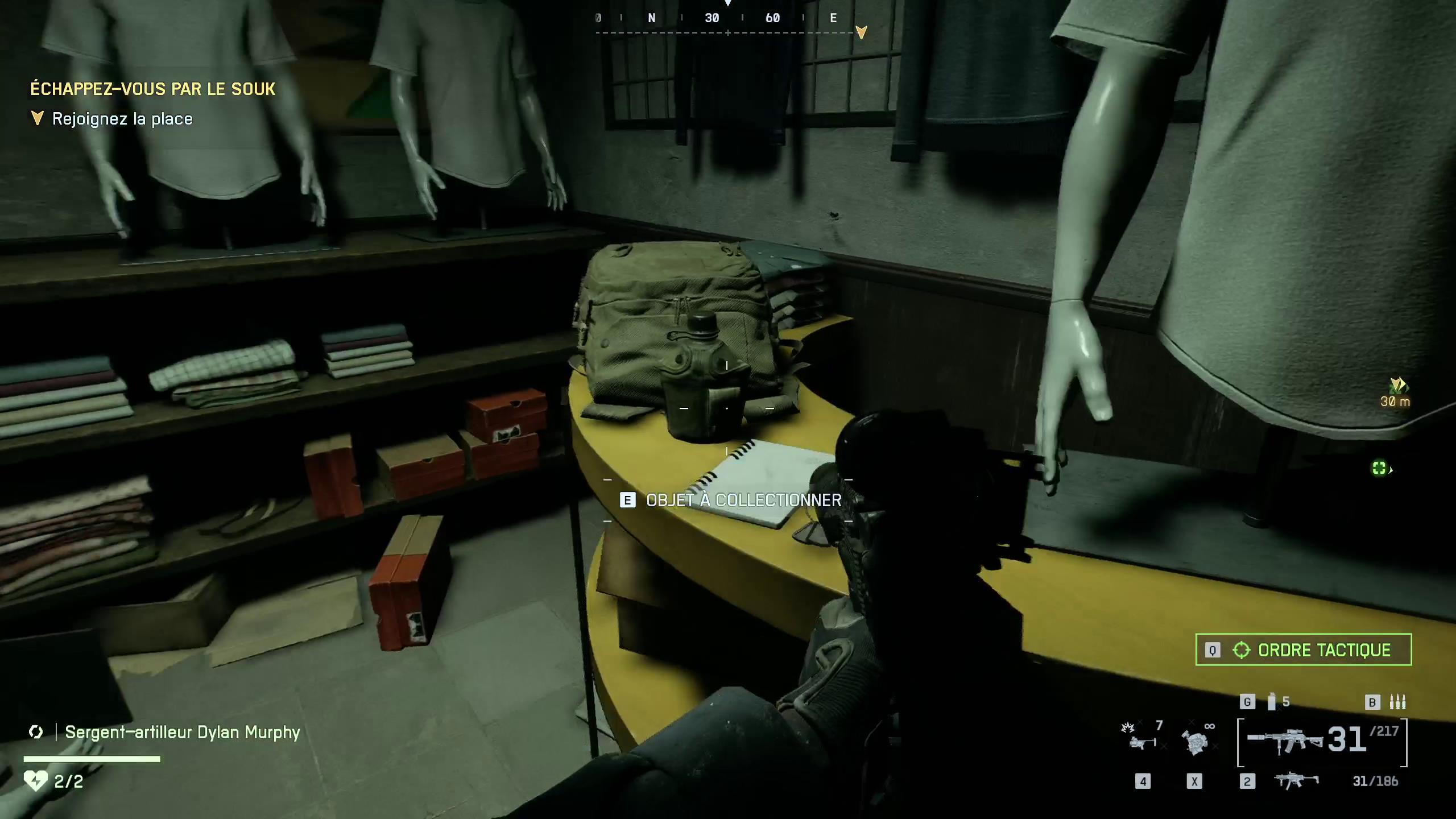Screen dimensions: 1456x819
Task: Open the 'Rejoignez la place' objective tracker
Action: click(x=122, y=119)
